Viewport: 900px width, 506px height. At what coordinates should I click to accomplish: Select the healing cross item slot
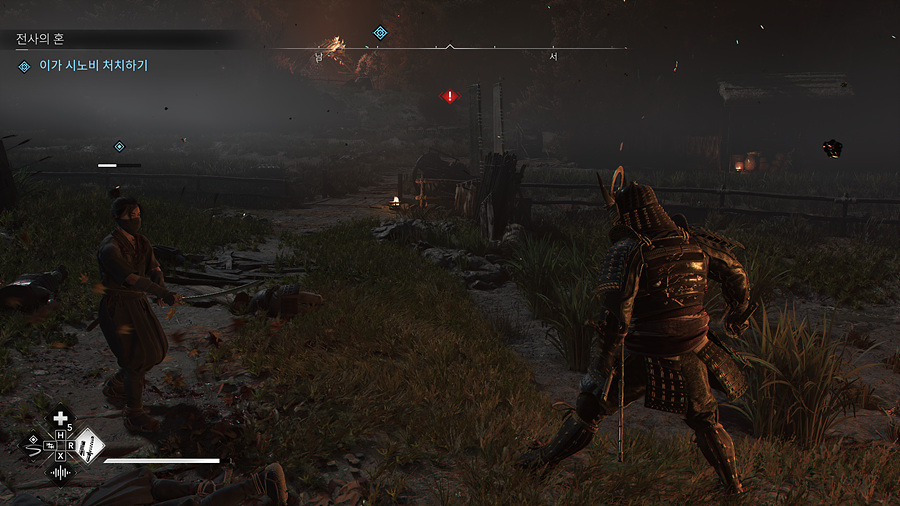click(61, 418)
